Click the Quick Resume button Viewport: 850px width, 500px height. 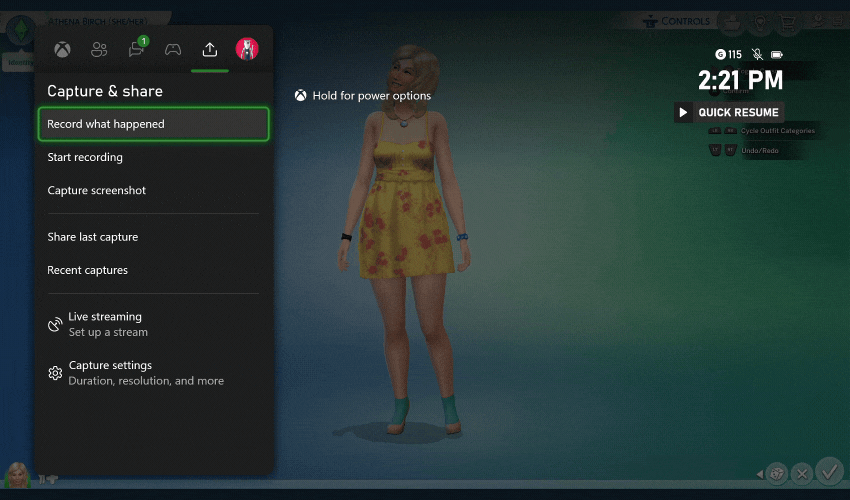[728, 113]
